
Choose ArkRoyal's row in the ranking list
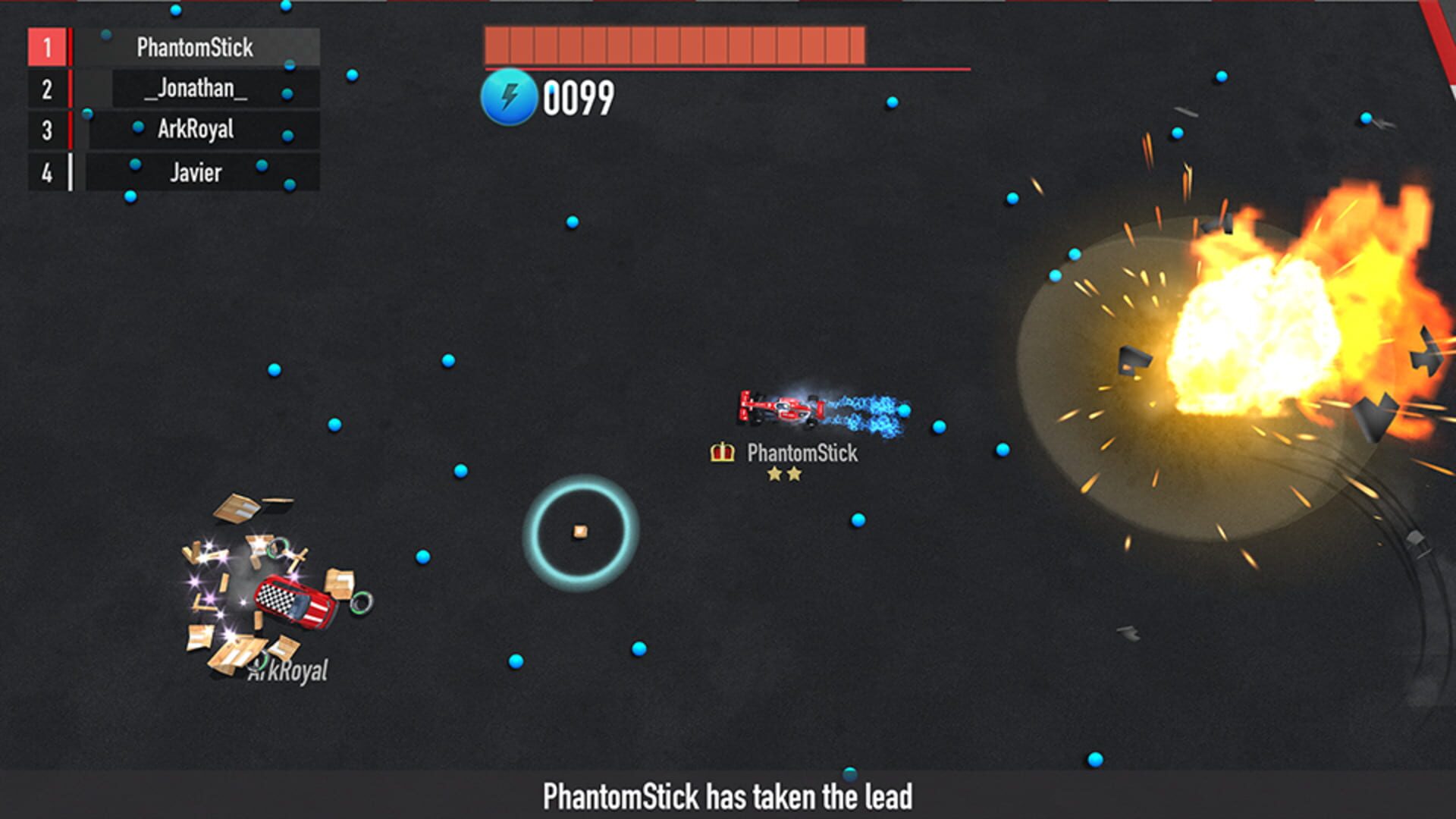pos(195,130)
